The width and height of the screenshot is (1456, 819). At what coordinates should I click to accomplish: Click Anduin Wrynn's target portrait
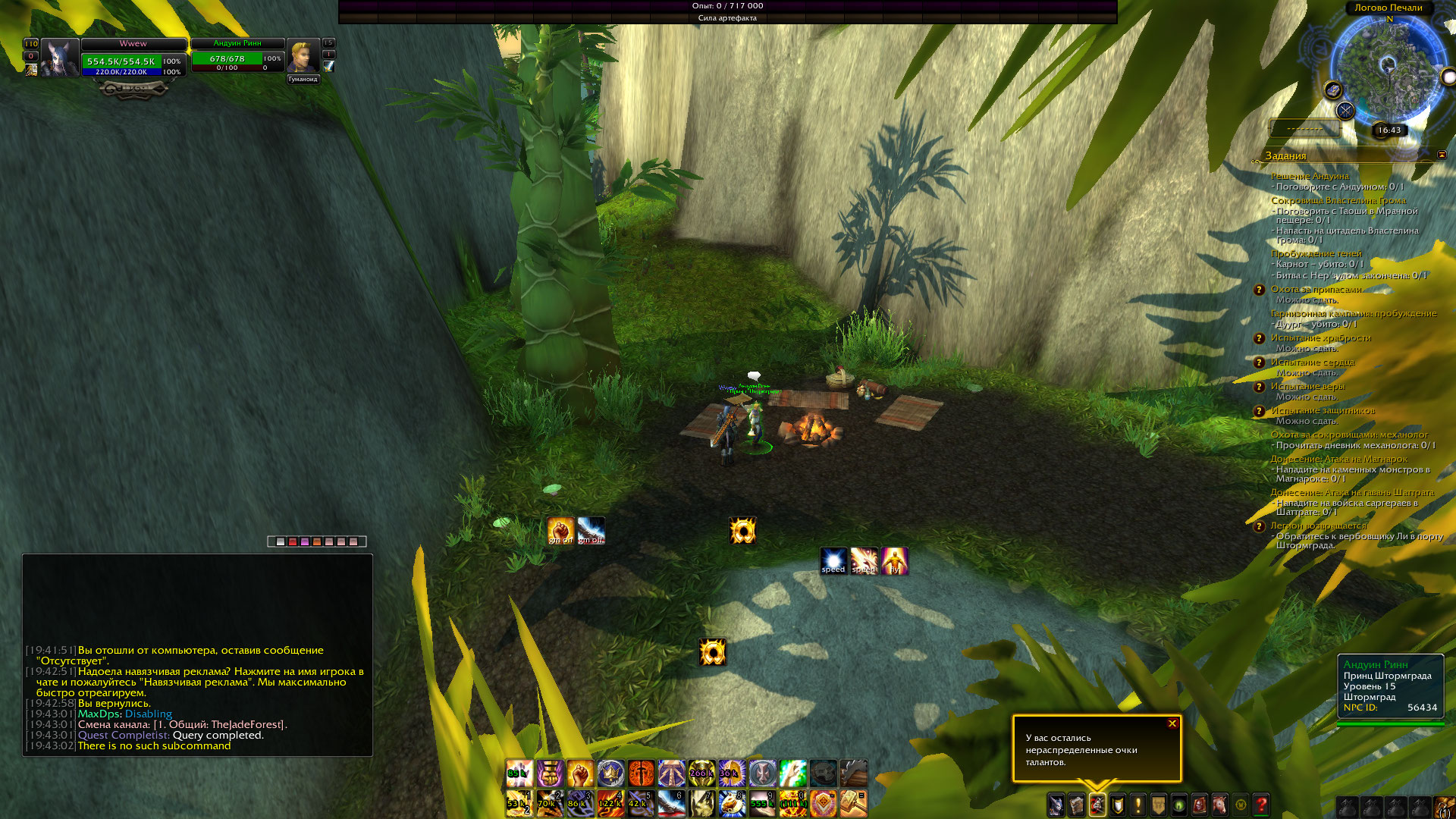pyautogui.click(x=302, y=57)
